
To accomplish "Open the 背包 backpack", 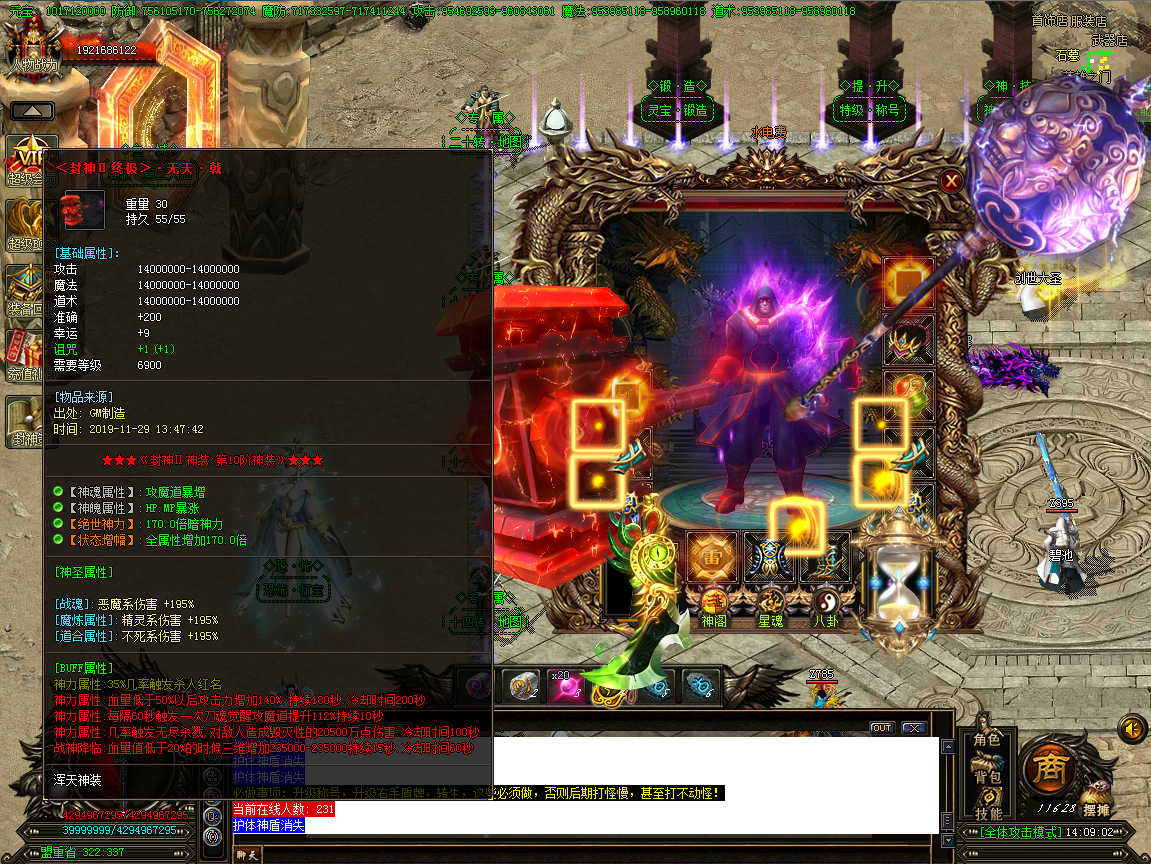I will pos(986,776).
